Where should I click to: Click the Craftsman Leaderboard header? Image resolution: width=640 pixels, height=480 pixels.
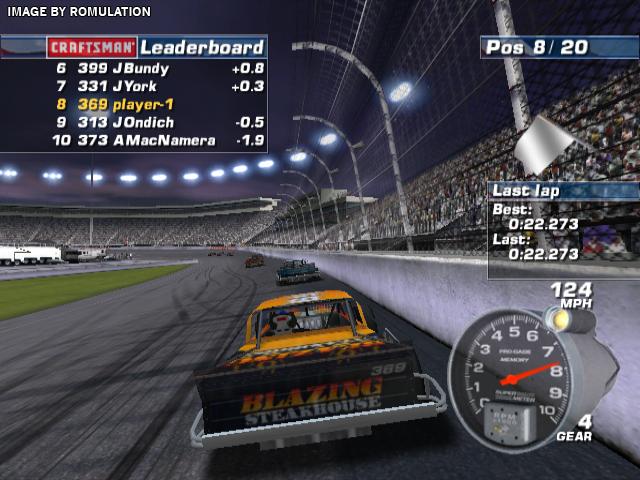pos(157,47)
